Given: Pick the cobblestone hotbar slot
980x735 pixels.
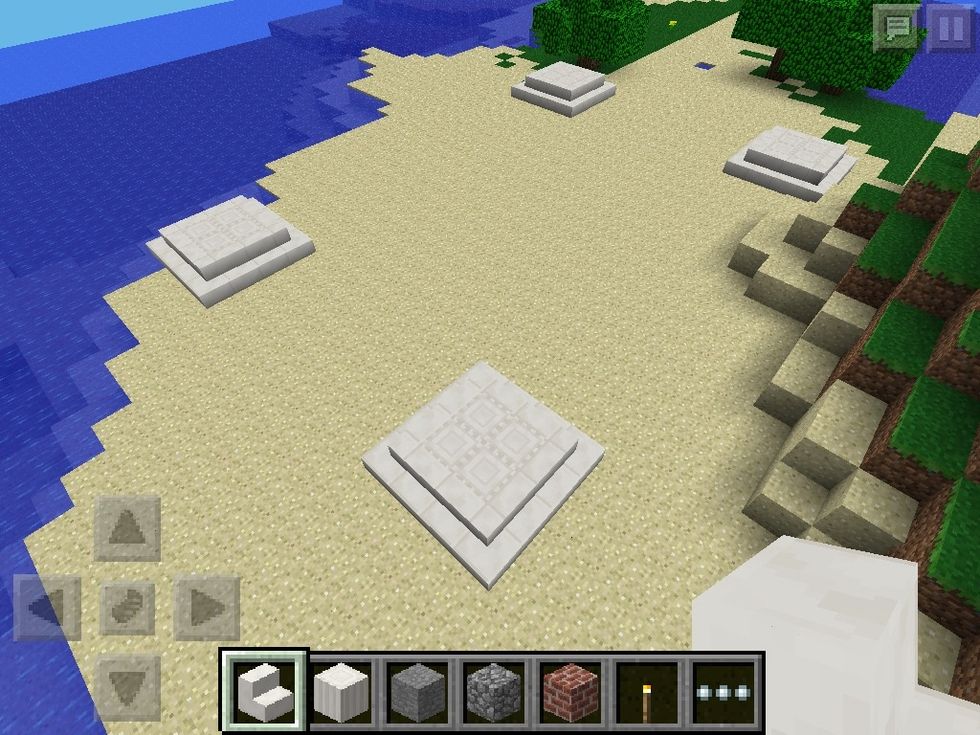Looking at the screenshot, I should pos(494,691).
